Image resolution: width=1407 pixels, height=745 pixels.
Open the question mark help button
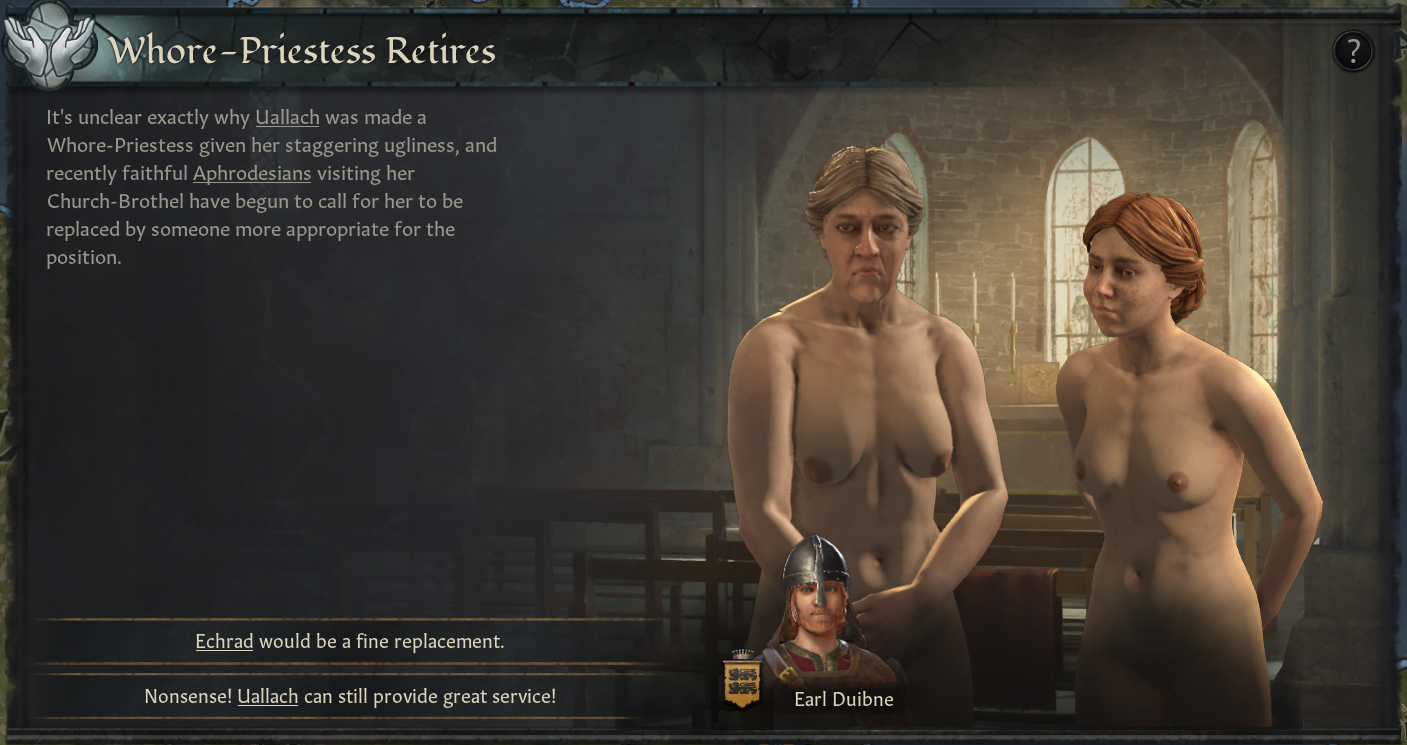[1353, 50]
